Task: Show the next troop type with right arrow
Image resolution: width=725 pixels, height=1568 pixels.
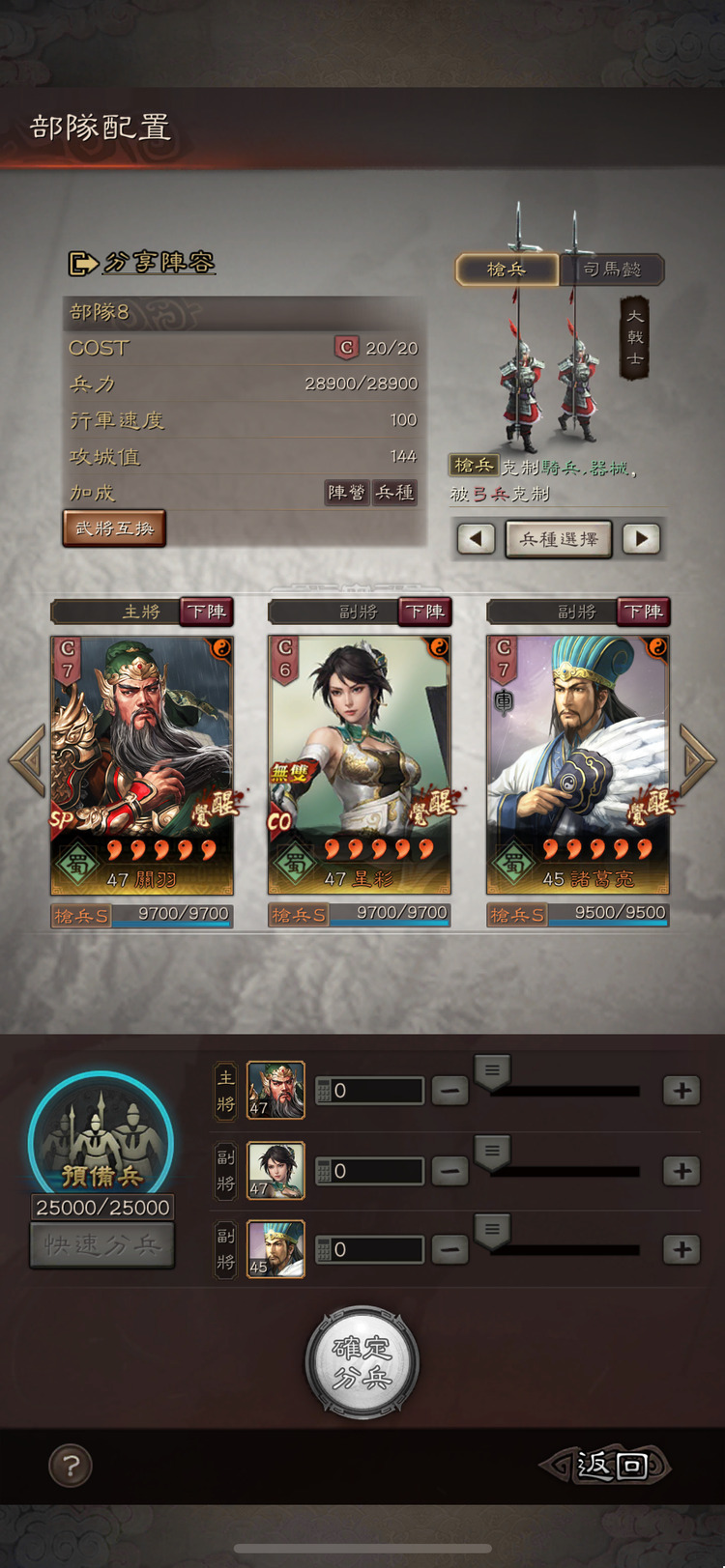Action: coord(641,539)
